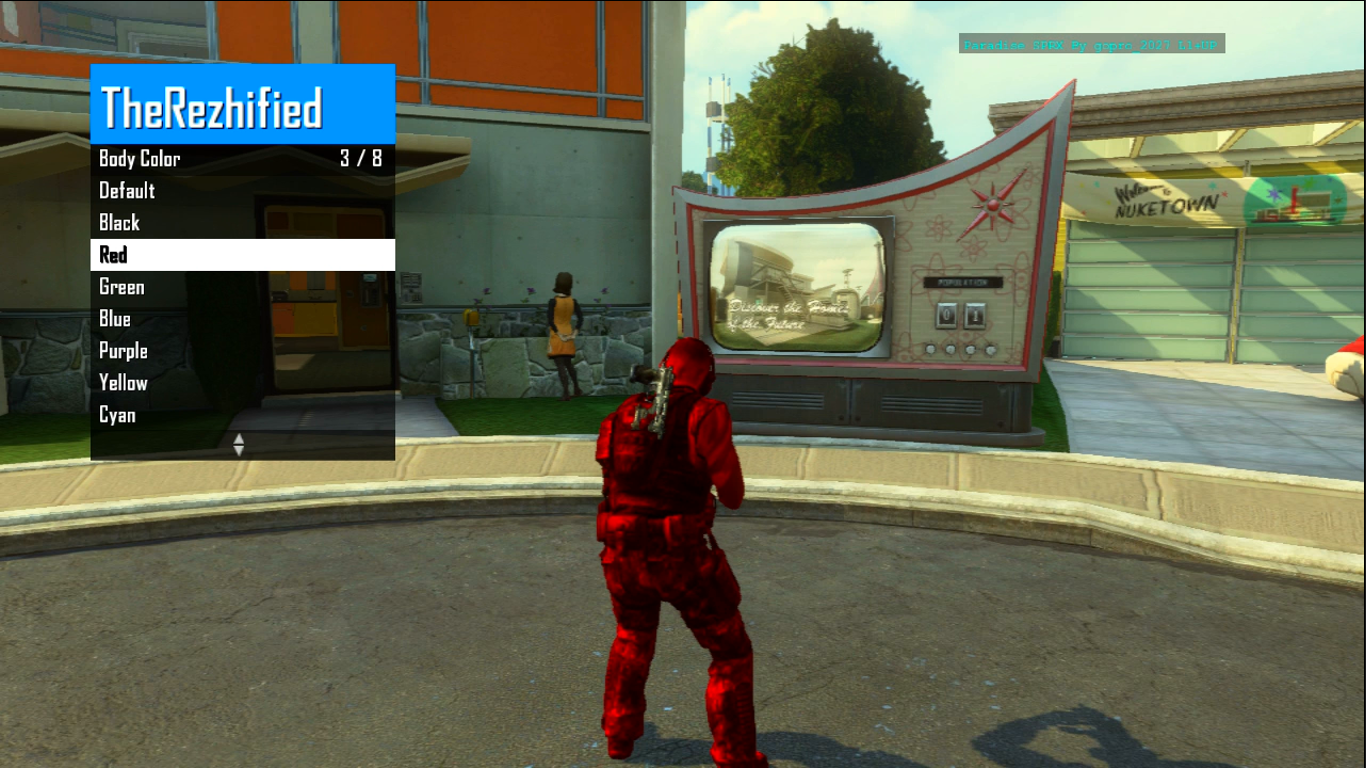
Task: Pick Green from the Body Color list
Action: (x=122, y=287)
